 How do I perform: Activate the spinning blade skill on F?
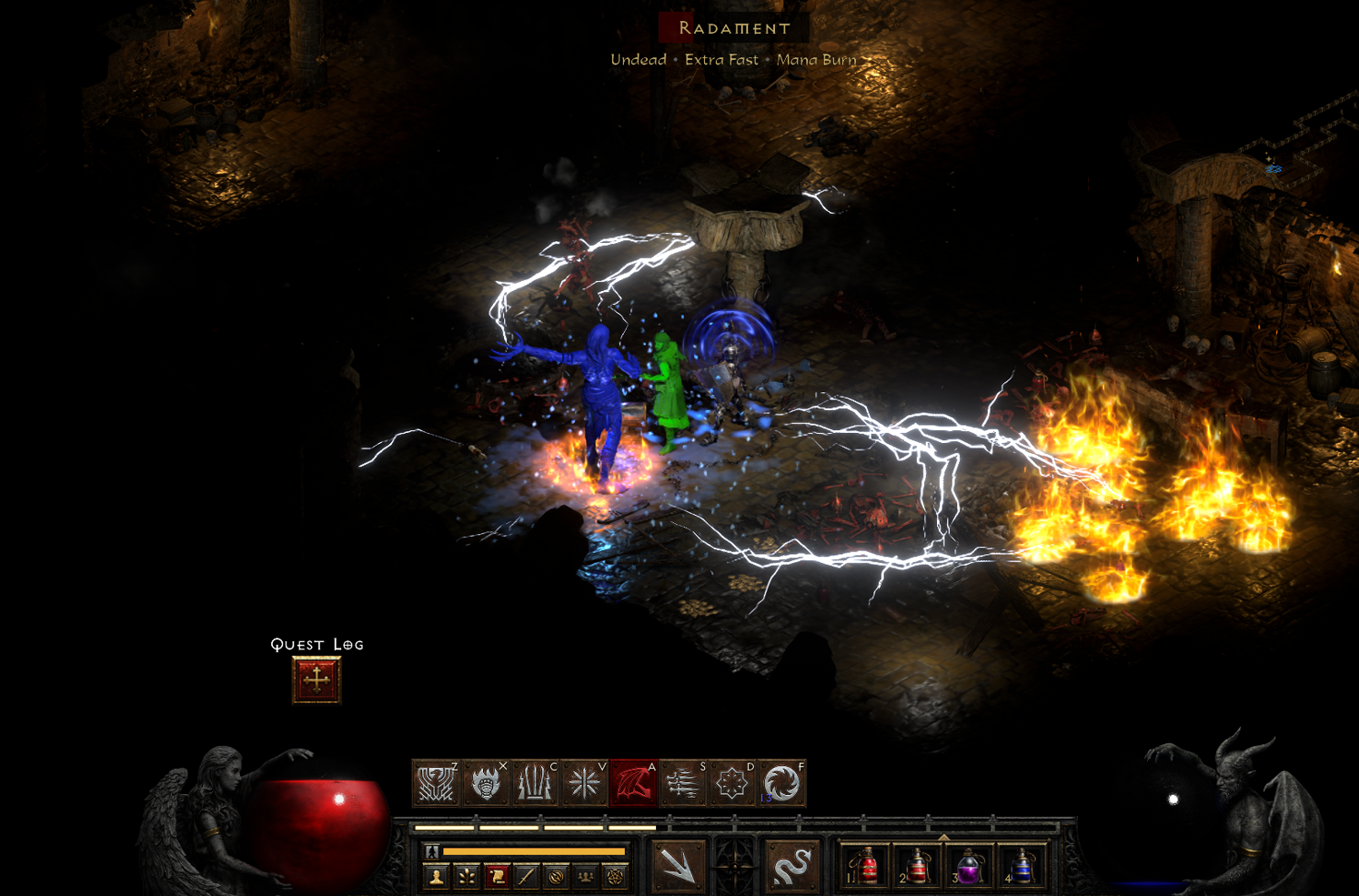point(781,783)
